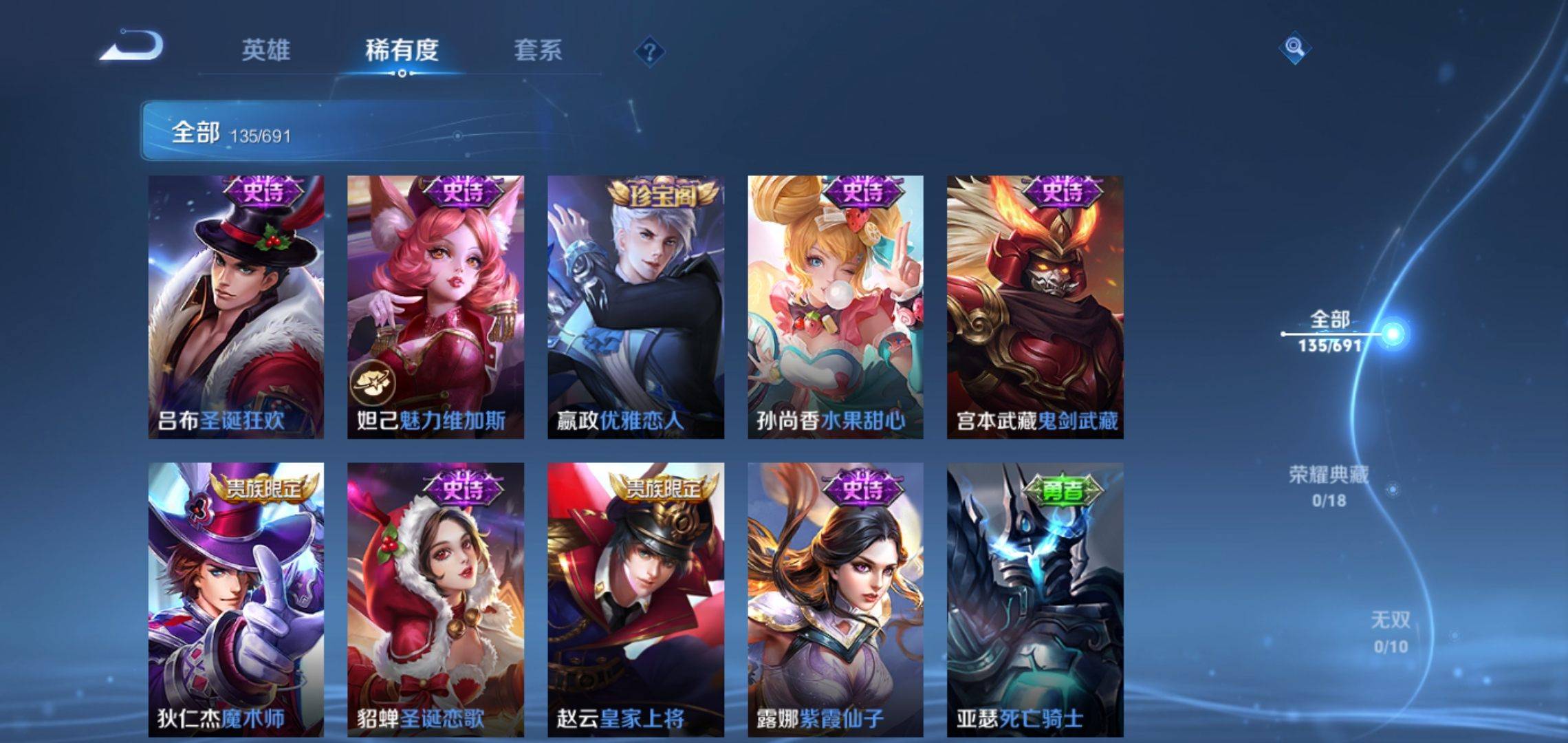Image resolution: width=1568 pixels, height=743 pixels.
Task: Go back with the return arrow
Action: (132, 47)
